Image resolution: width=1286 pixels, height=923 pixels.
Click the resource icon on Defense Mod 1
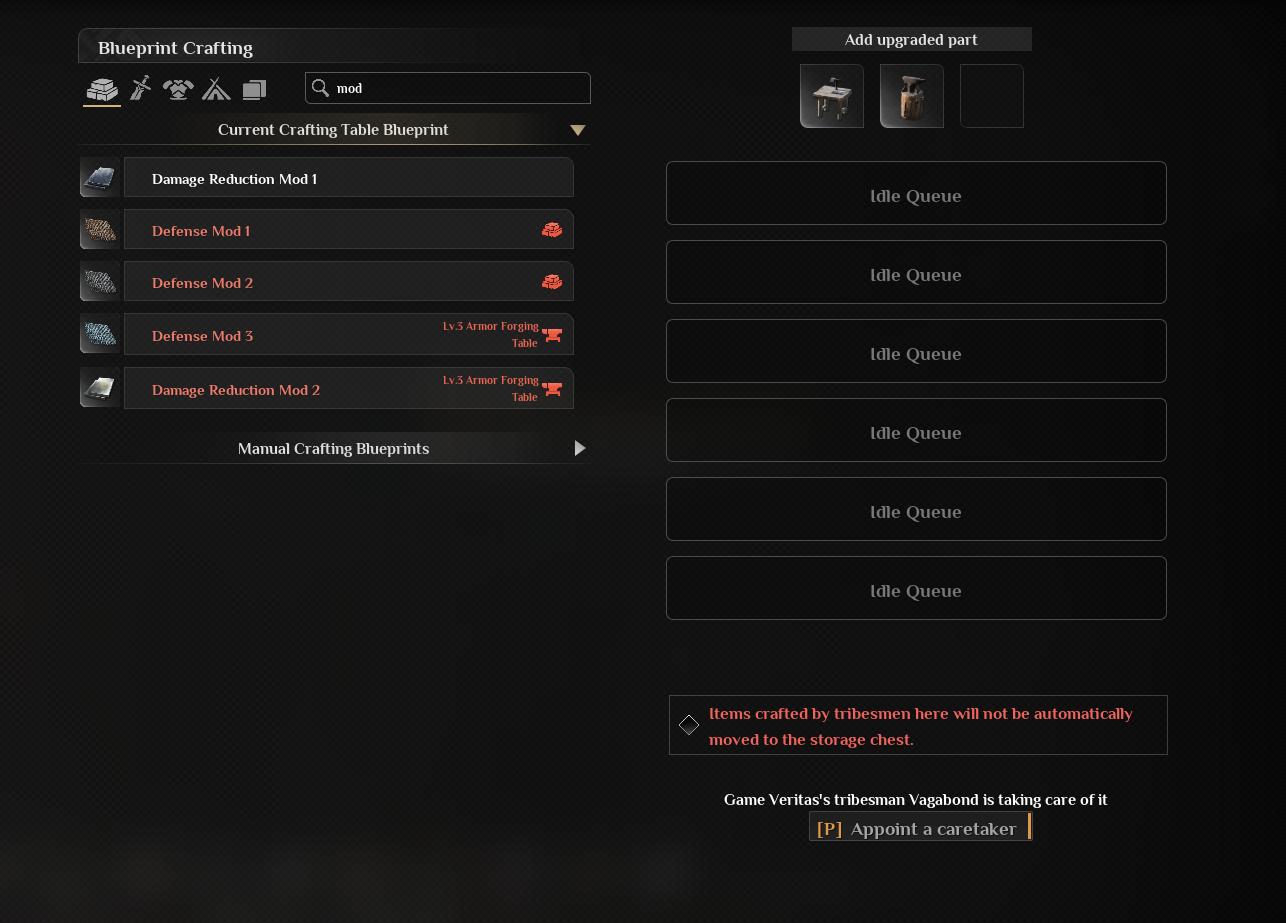pyautogui.click(x=552, y=229)
